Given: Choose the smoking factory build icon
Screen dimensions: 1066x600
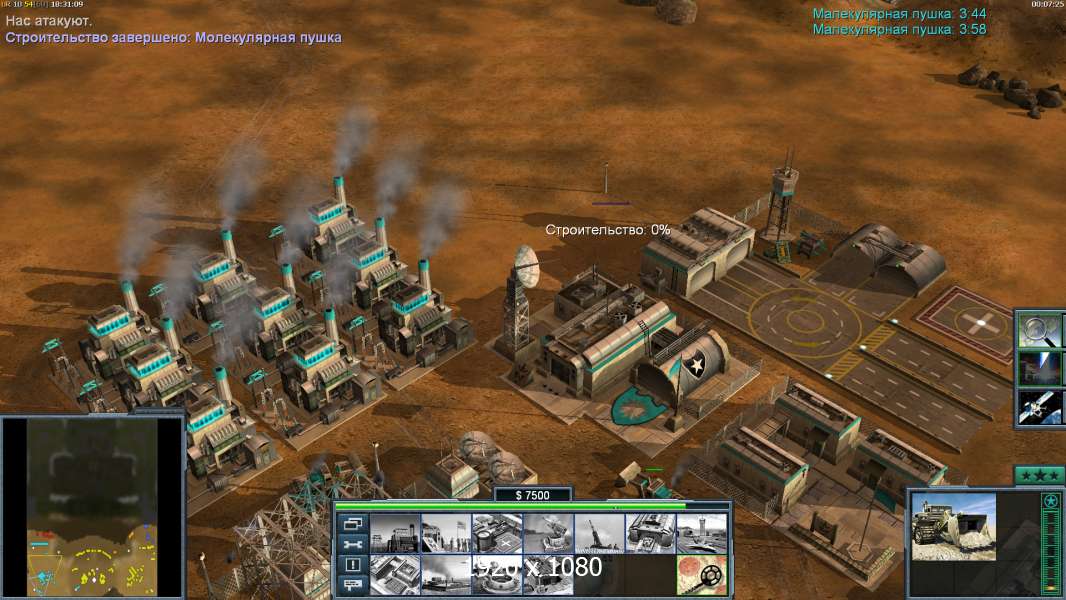Looking at the screenshot, I should pos(446,575).
